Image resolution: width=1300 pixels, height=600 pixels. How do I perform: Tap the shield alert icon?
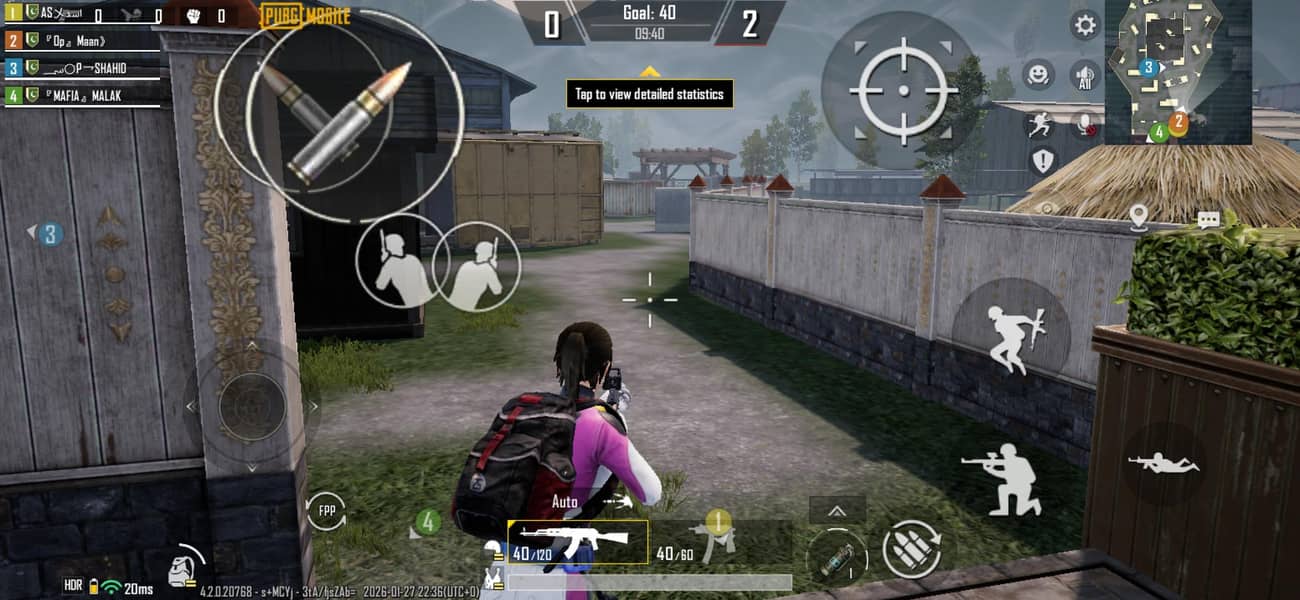(1043, 161)
